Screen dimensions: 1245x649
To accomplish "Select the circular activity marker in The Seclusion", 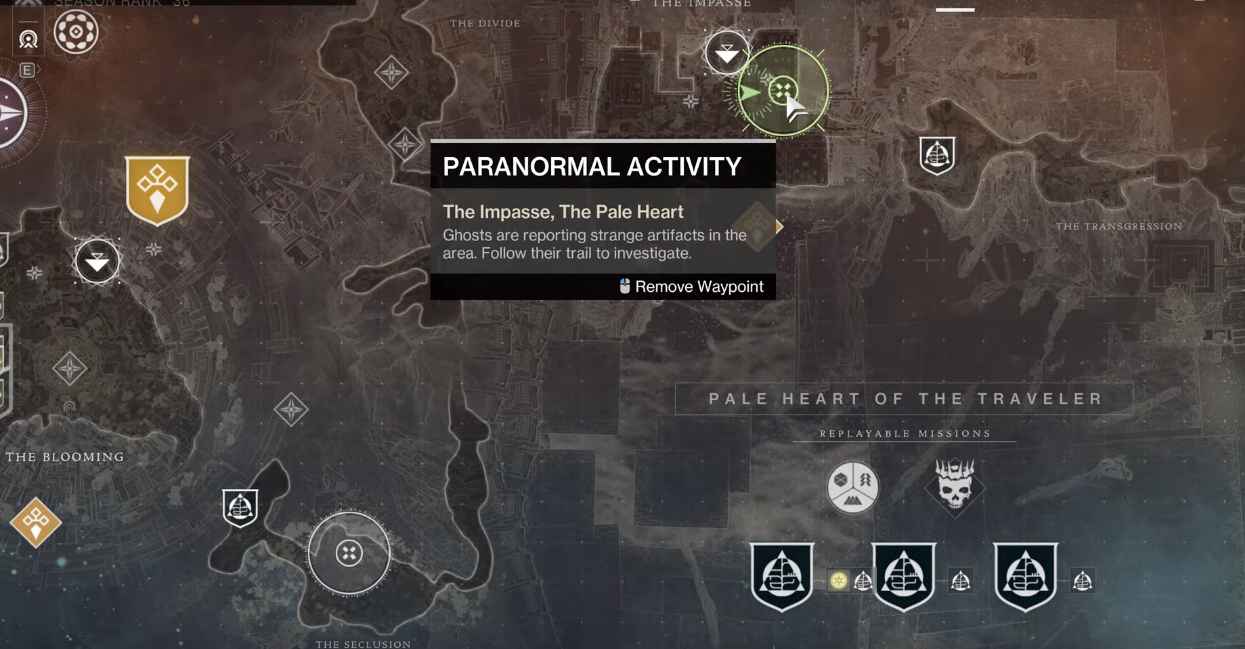I will pyautogui.click(x=349, y=553).
